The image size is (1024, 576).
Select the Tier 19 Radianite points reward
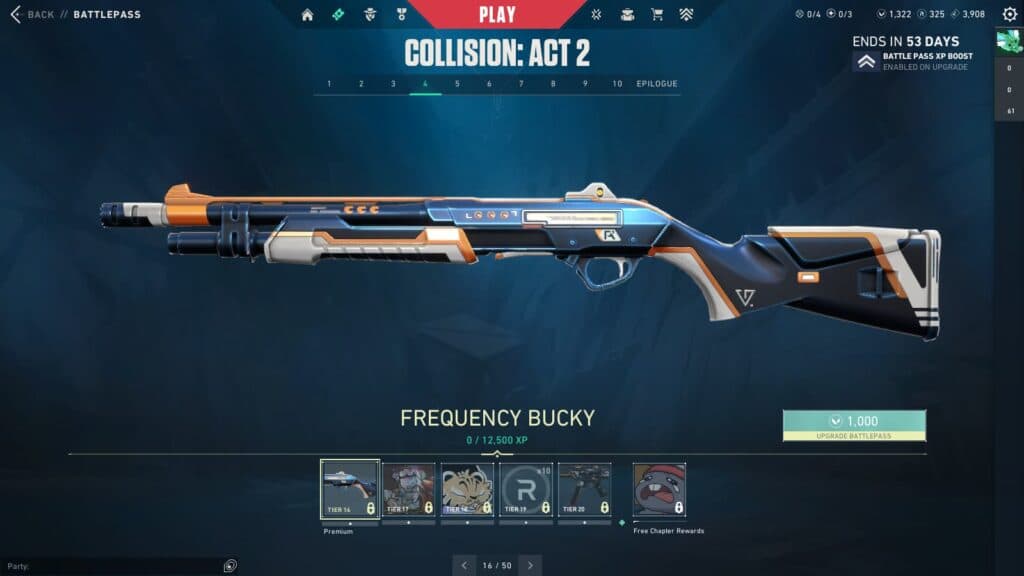(525, 490)
